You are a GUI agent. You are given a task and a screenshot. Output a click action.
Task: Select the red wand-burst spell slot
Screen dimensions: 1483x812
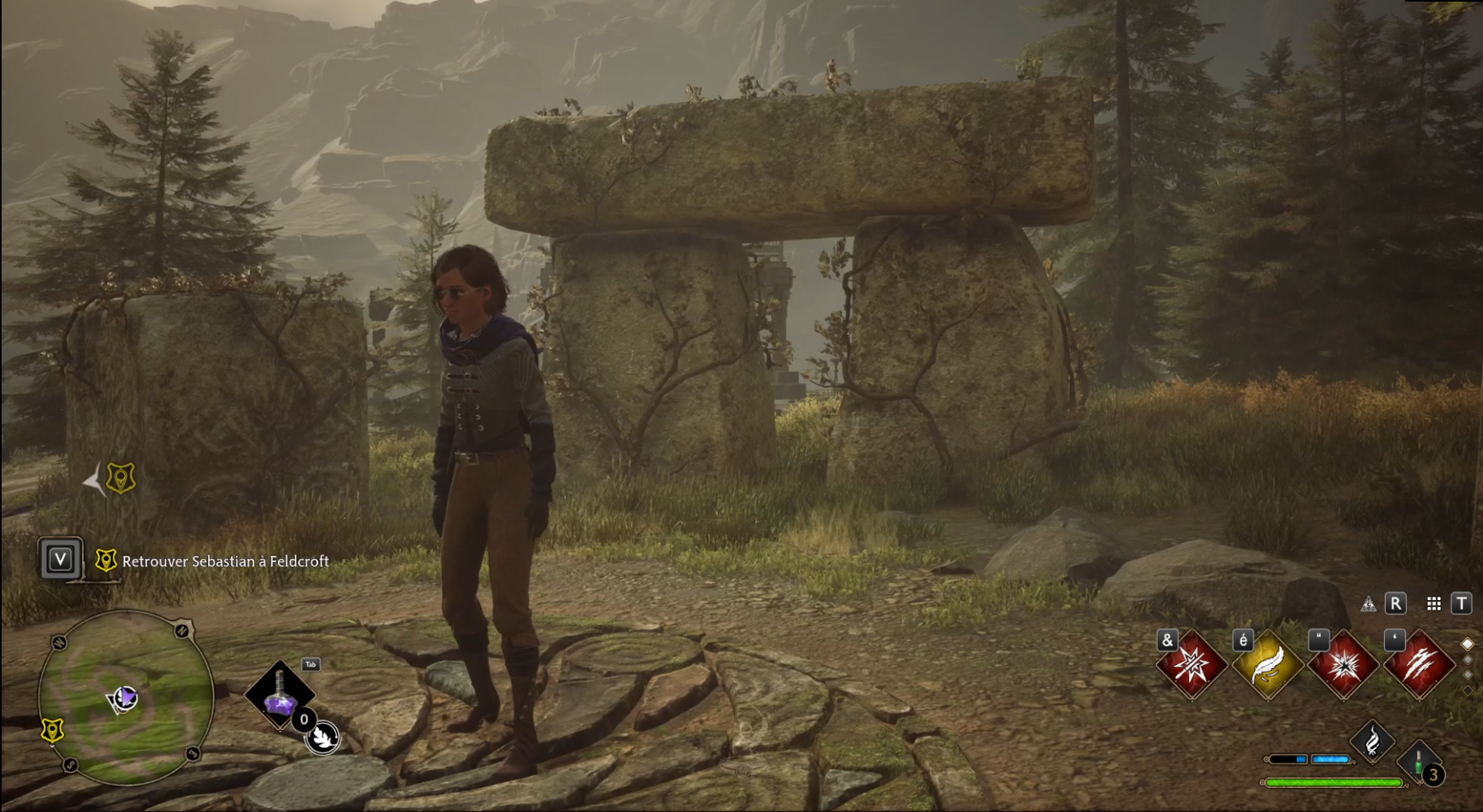tap(1191, 665)
